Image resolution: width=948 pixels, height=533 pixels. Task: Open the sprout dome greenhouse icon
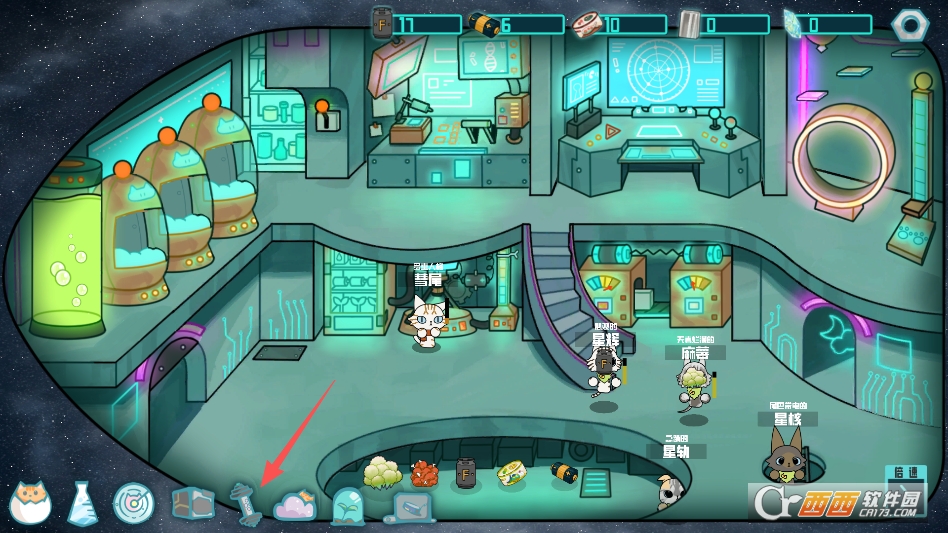click(347, 505)
